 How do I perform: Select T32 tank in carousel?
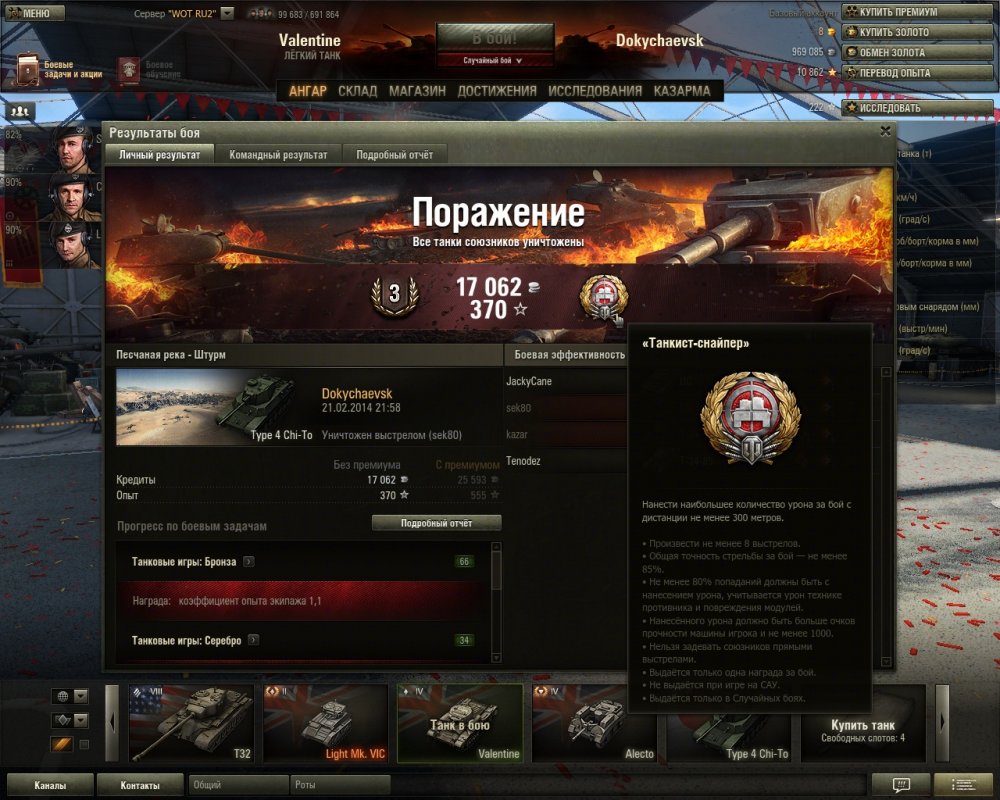[192, 722]
